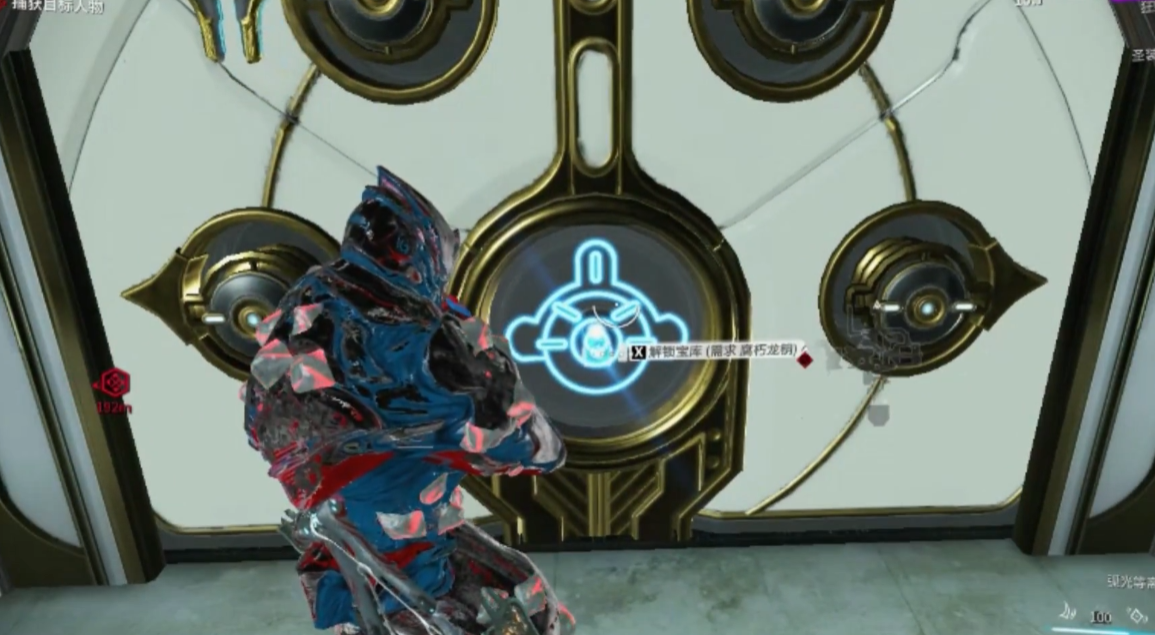Select the melee weapon icon beside 100
The height and width of the screenshot is (635, 1155).
coord(1068,615)
